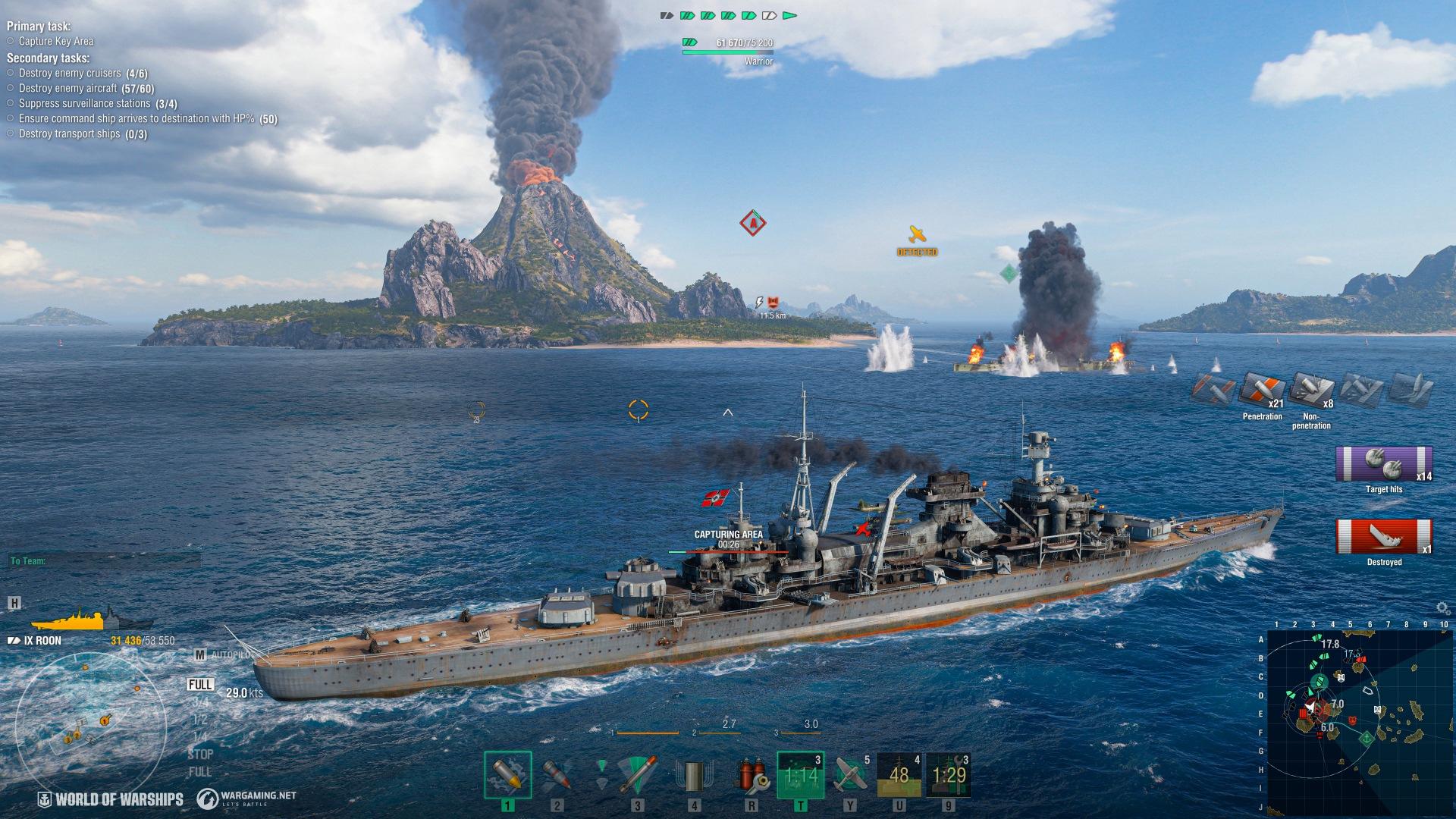Choose the smoke canister slot
1456x819 pixels.
point(694,775)
